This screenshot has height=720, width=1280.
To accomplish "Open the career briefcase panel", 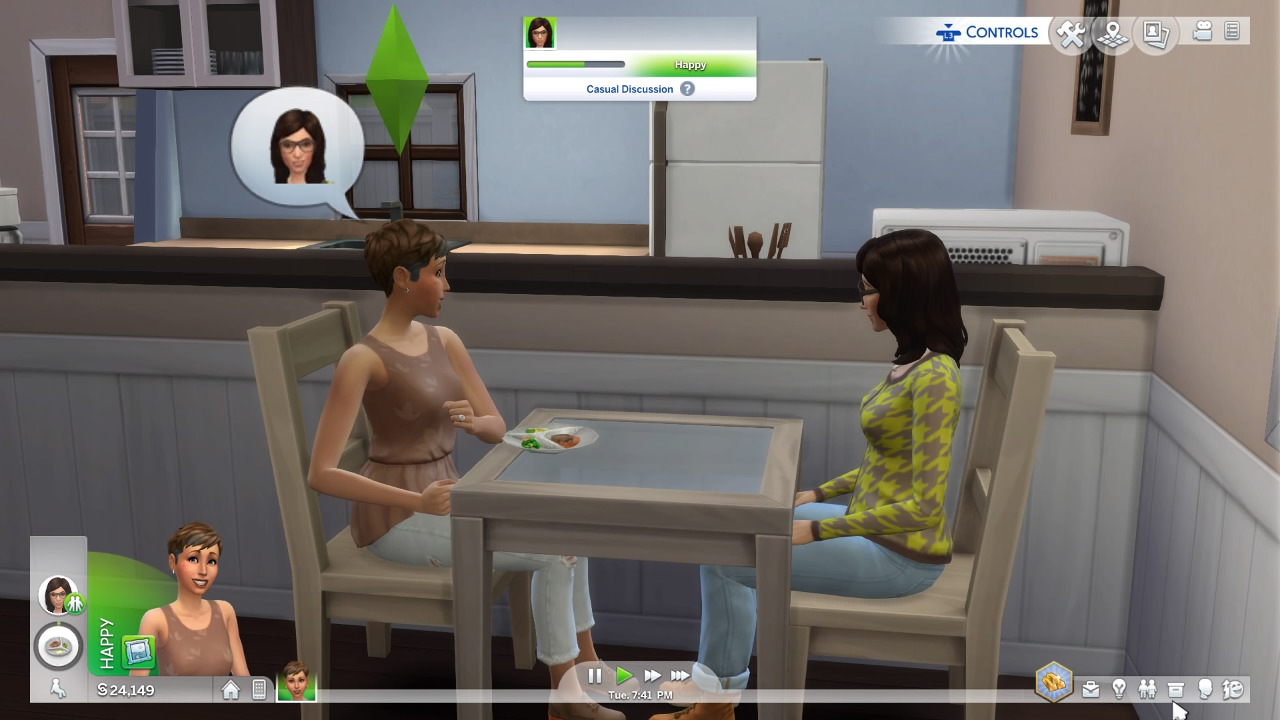I will 1090,689.
